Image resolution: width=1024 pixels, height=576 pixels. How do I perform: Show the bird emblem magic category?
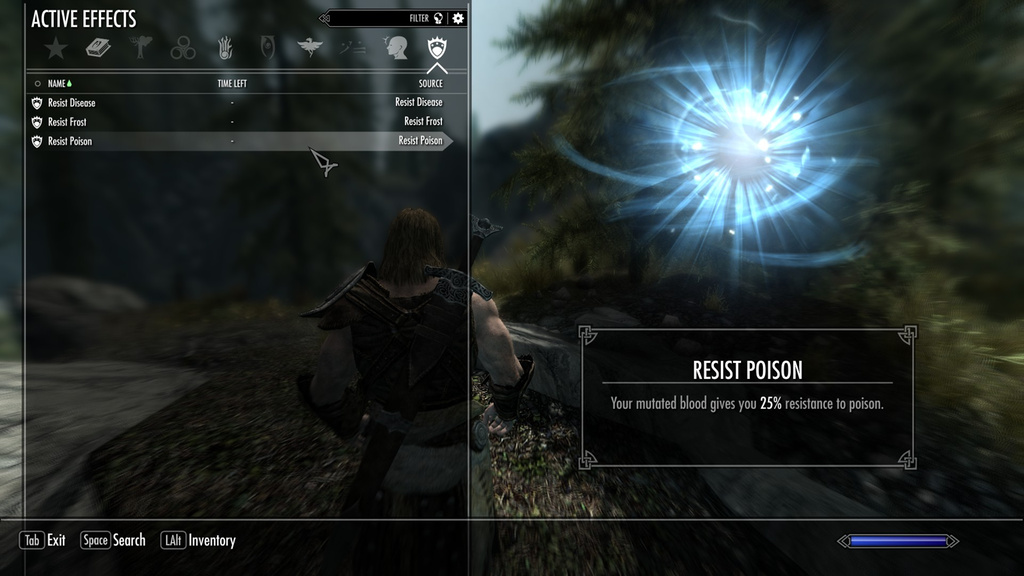(310, 47)
